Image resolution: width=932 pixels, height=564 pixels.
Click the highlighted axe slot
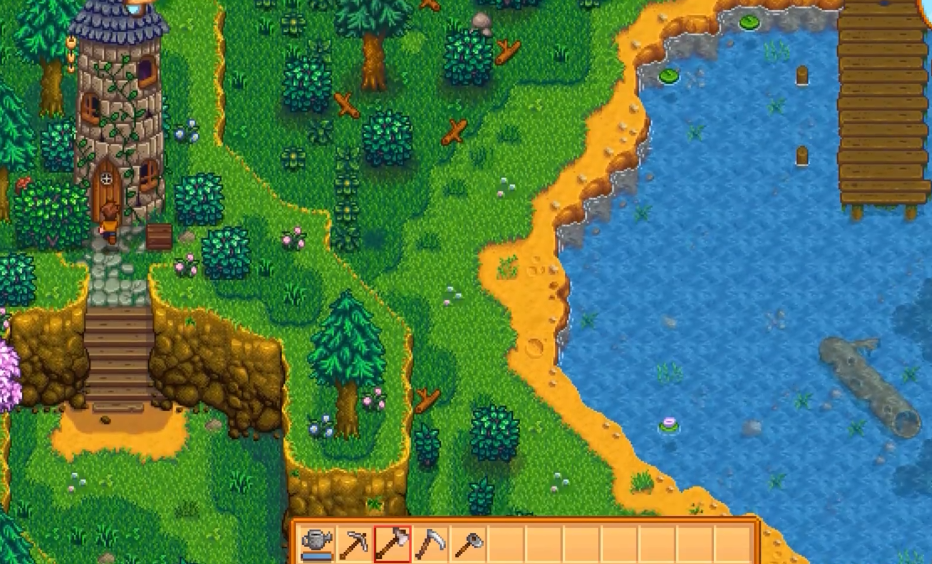pos(392,544)
